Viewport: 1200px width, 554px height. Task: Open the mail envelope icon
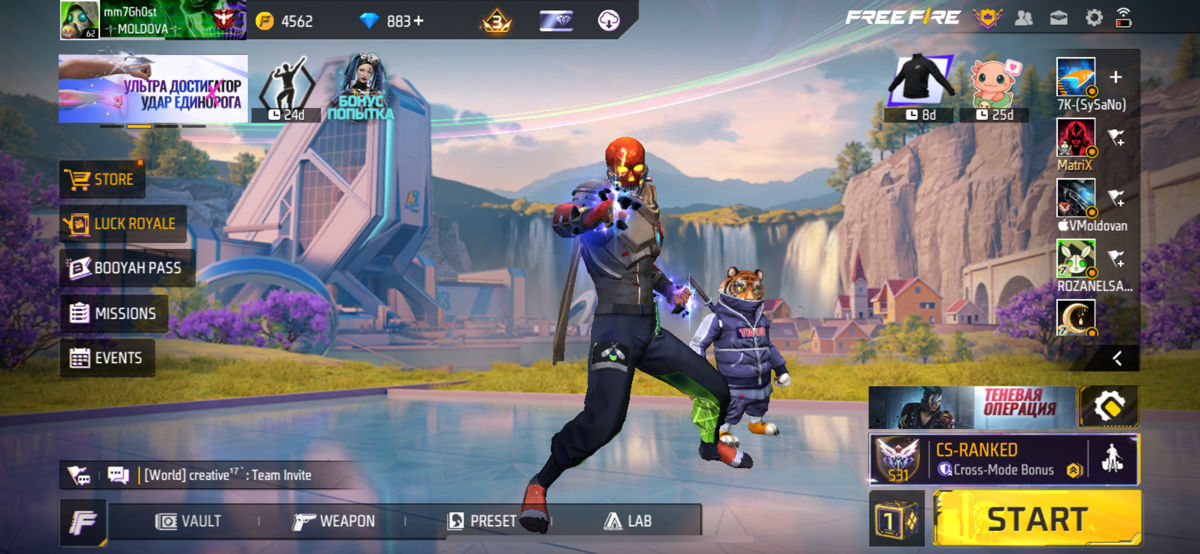[1058, 17]
